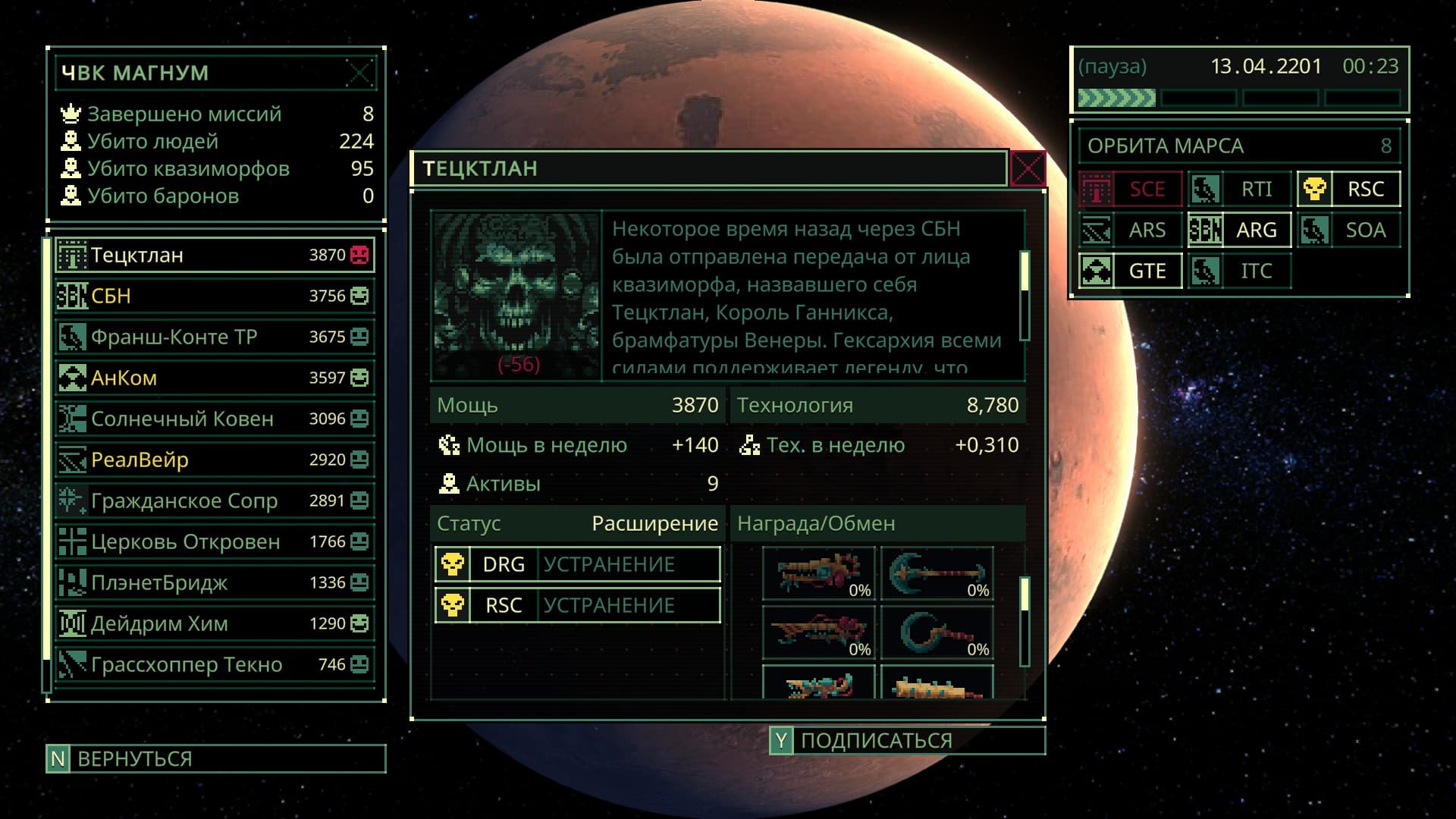This screenshot has height=819, width=1456.
Task: Choose ПлэнетБридж faction
Action: point(215,582)
